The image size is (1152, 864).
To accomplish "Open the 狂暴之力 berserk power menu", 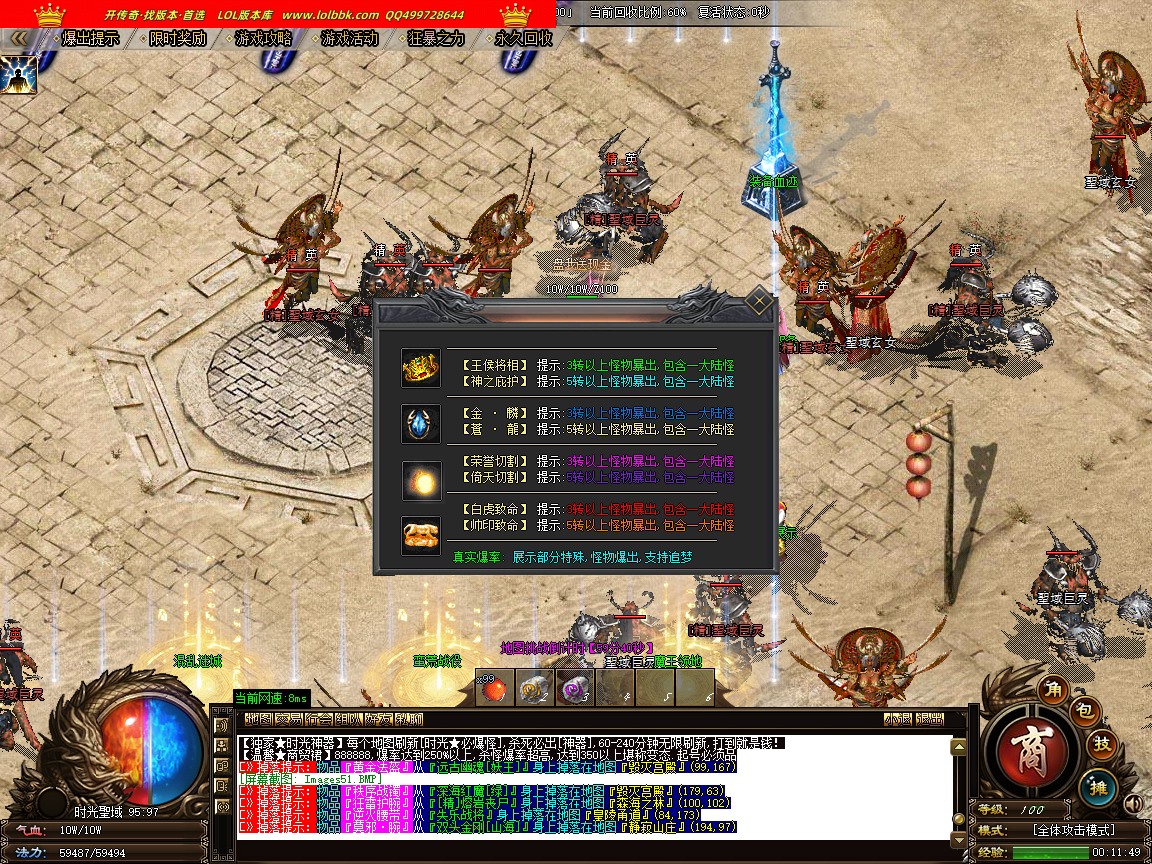I will 436,39.
